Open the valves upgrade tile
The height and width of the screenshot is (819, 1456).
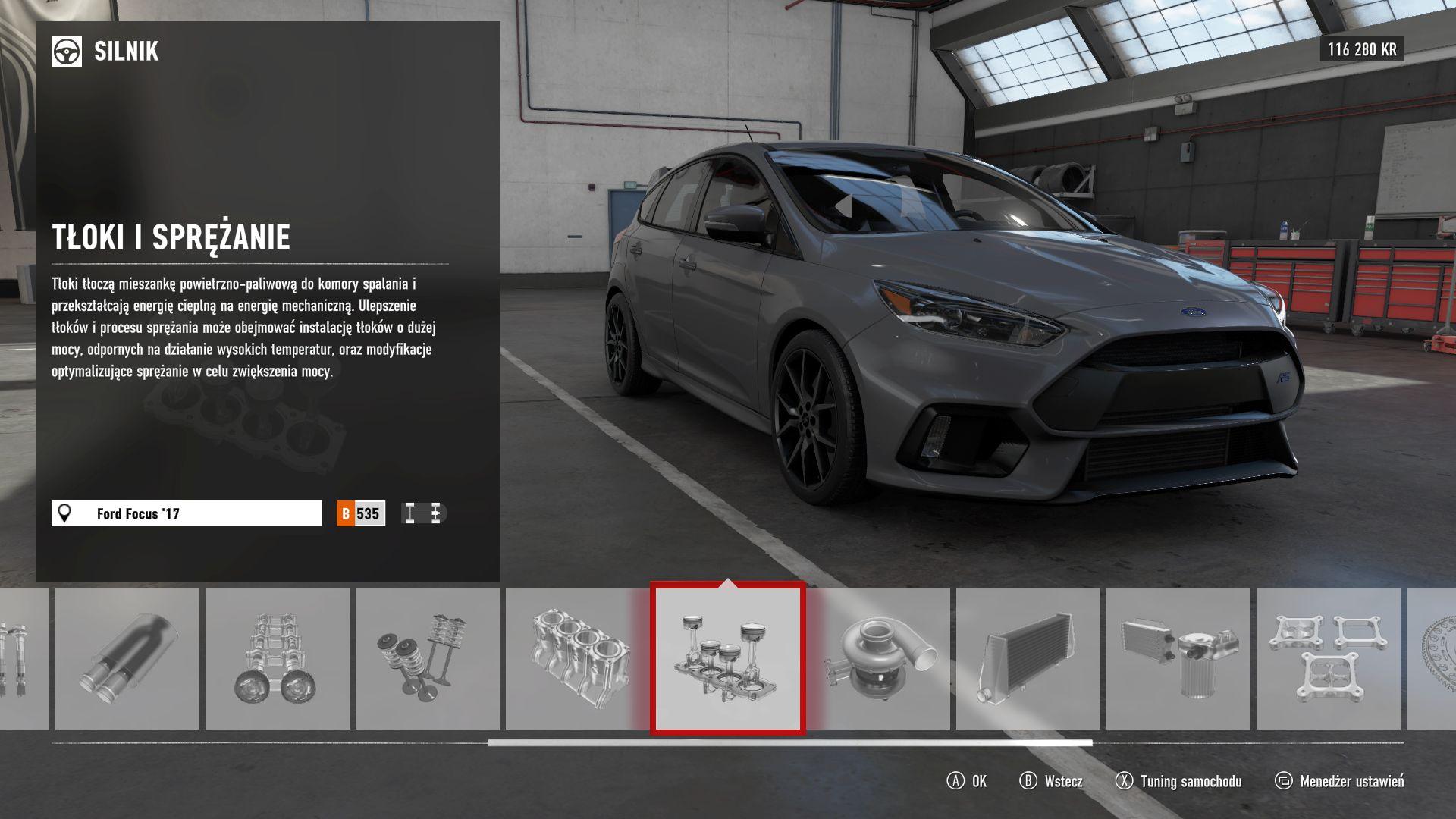pos(427,659)
